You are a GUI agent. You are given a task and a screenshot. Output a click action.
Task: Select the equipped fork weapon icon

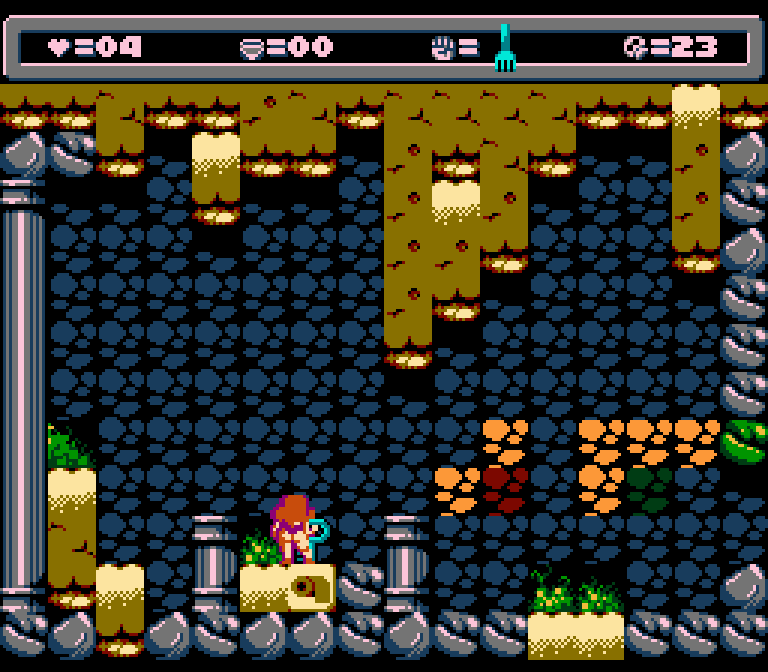pyautogui.click(x=505, y=49)
